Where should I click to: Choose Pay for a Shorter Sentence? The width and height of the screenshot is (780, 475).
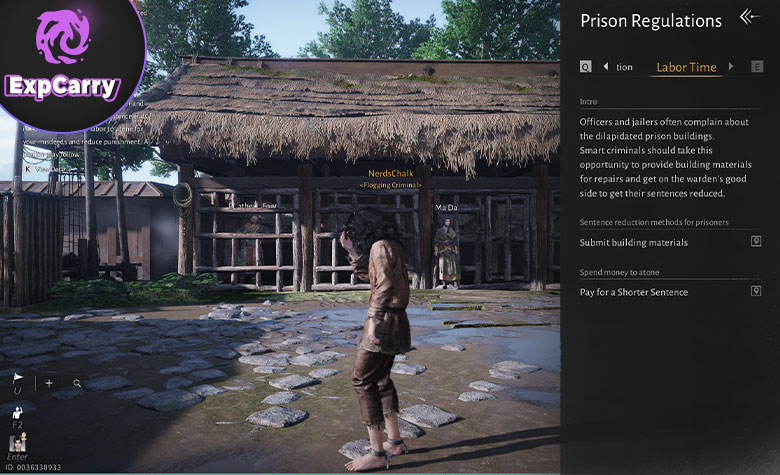click(633, 292)
